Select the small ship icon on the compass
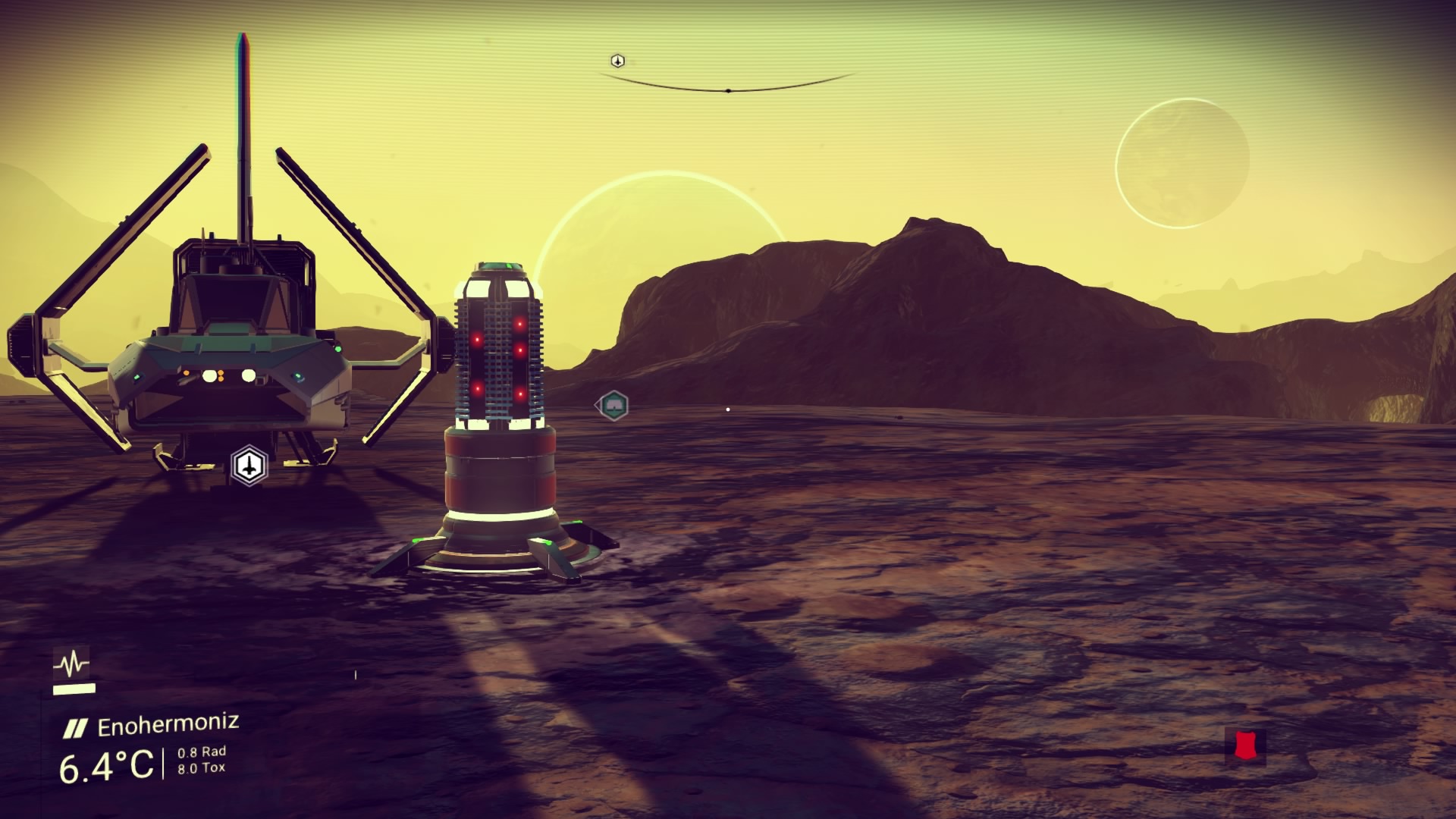 [617, 61]
